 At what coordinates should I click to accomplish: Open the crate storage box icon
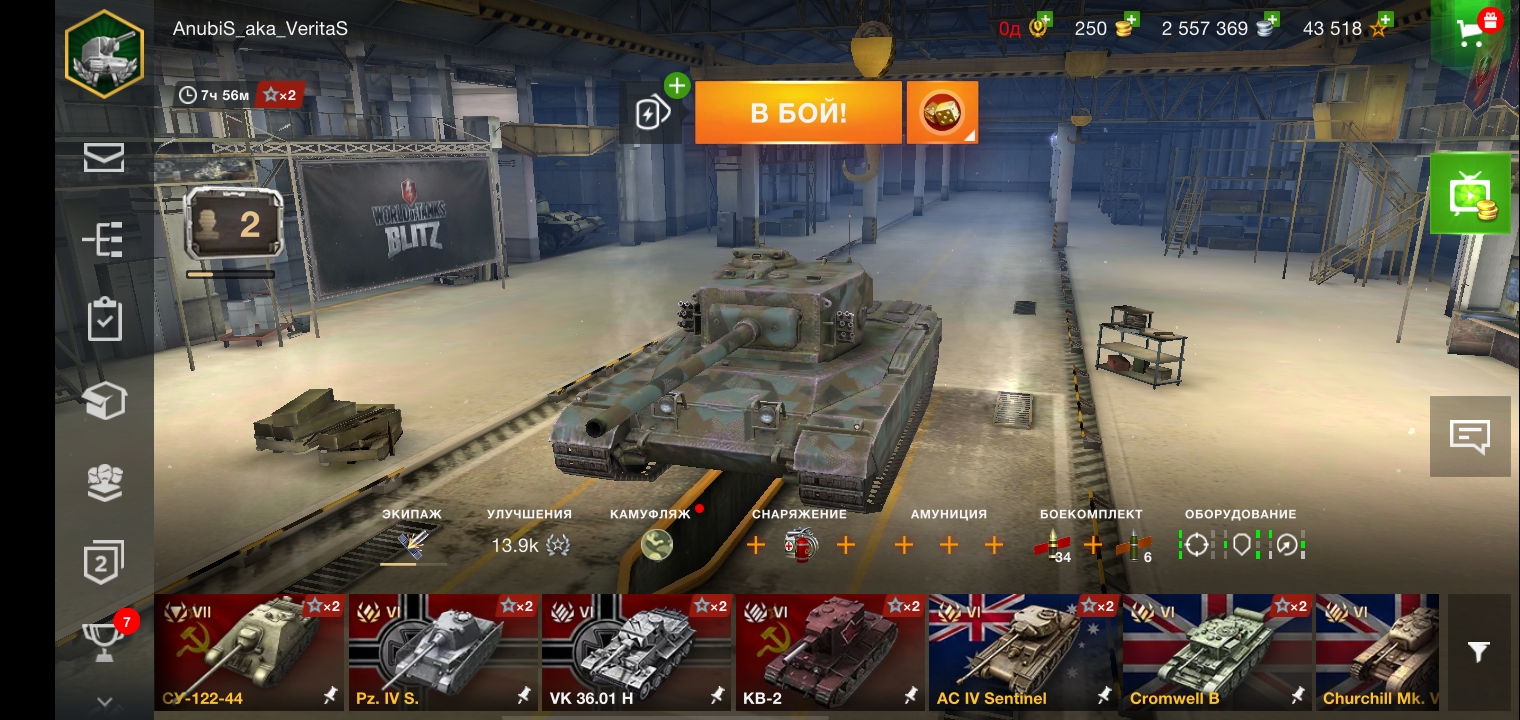(x=104, y=401)
